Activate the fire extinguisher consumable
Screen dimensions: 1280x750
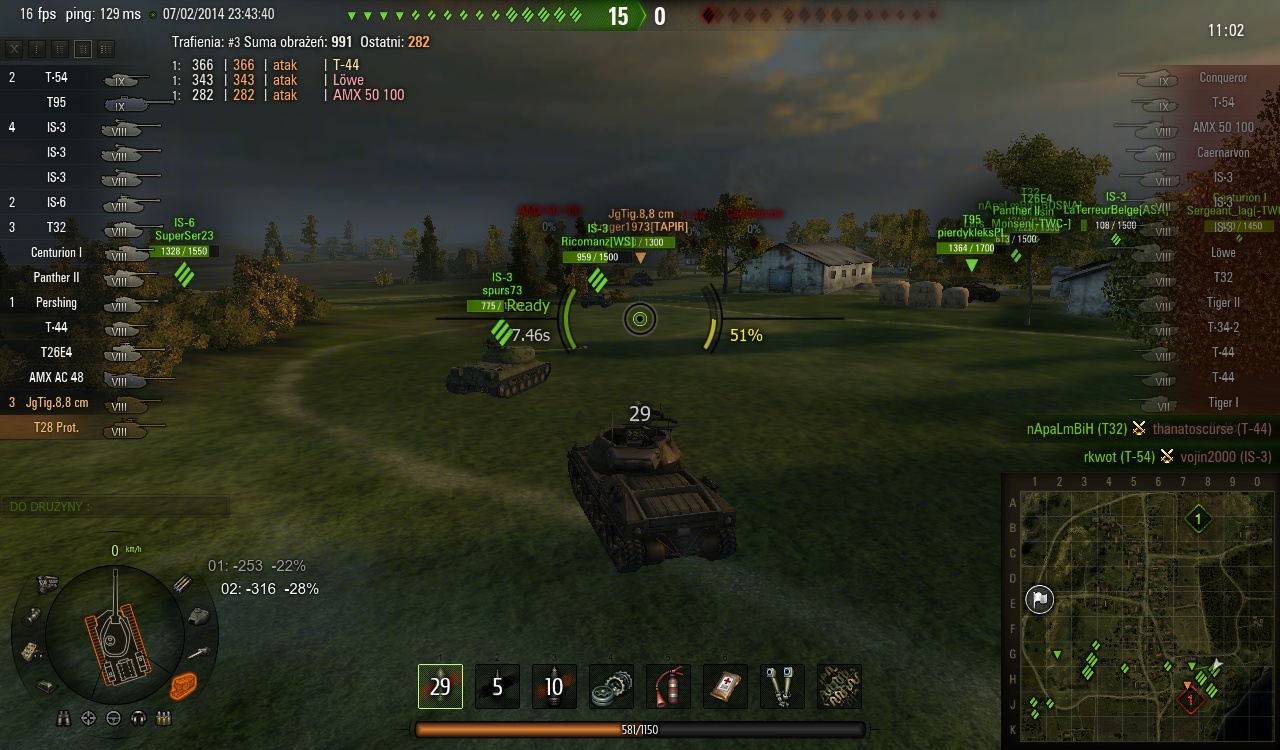pyautogui.click(x=668, y=687)
